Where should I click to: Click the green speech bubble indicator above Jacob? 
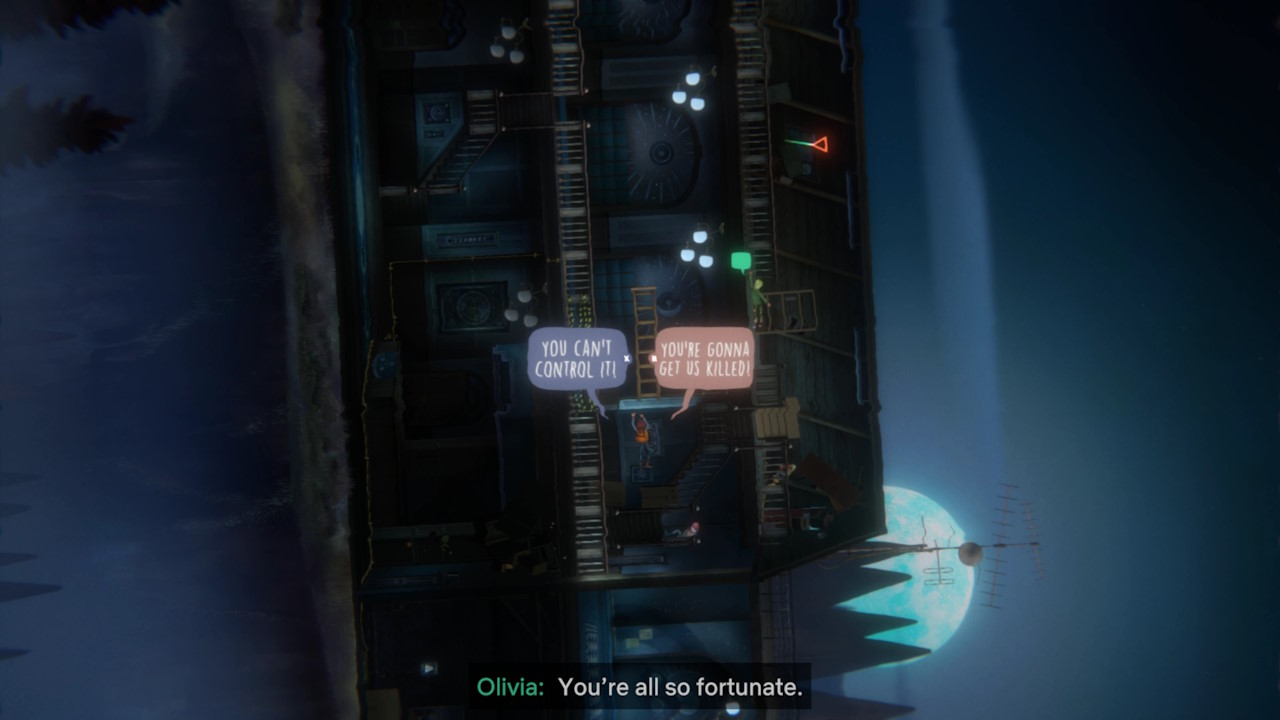click(742, 258)
